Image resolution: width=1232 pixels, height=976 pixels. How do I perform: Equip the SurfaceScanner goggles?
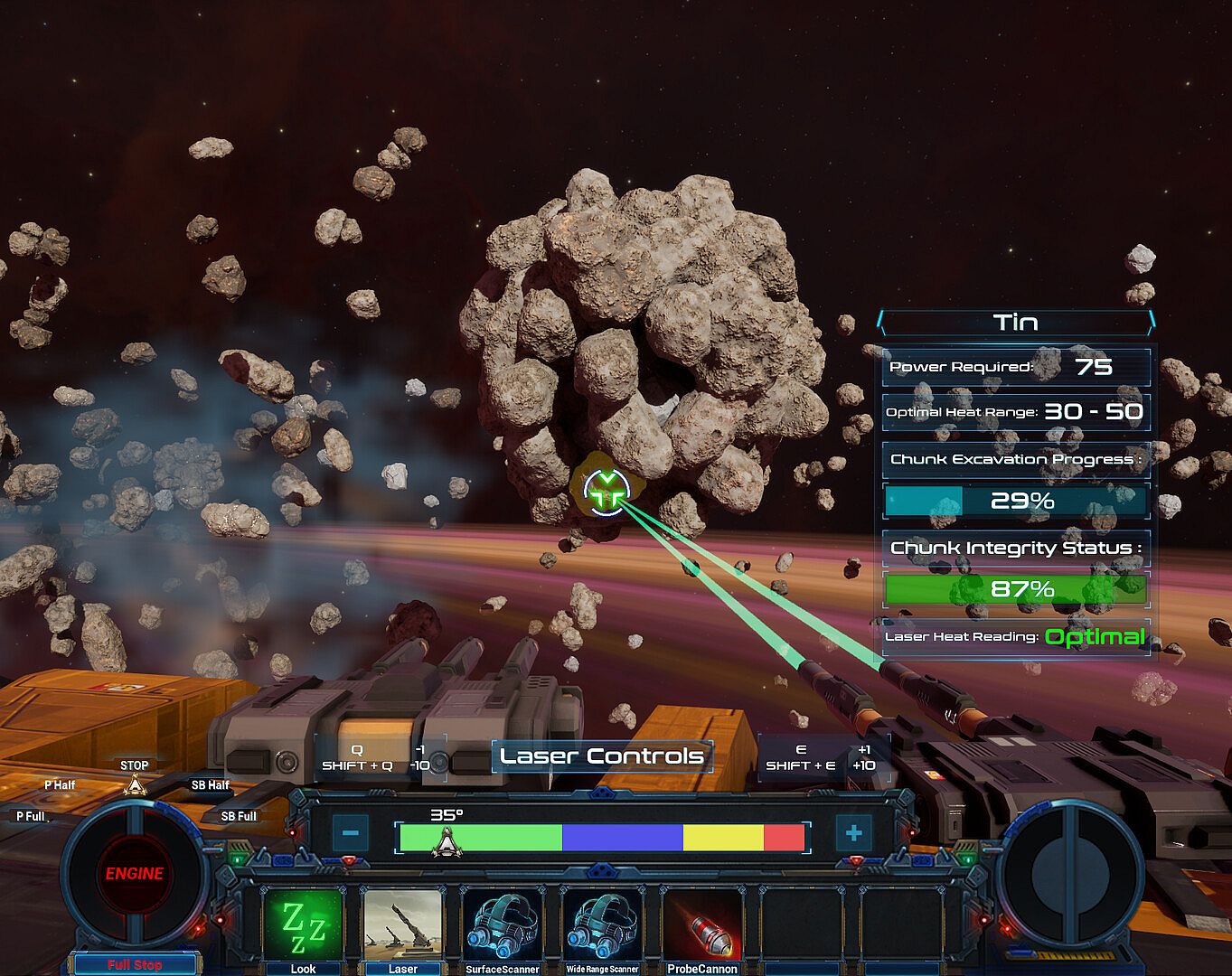[502, 924]
